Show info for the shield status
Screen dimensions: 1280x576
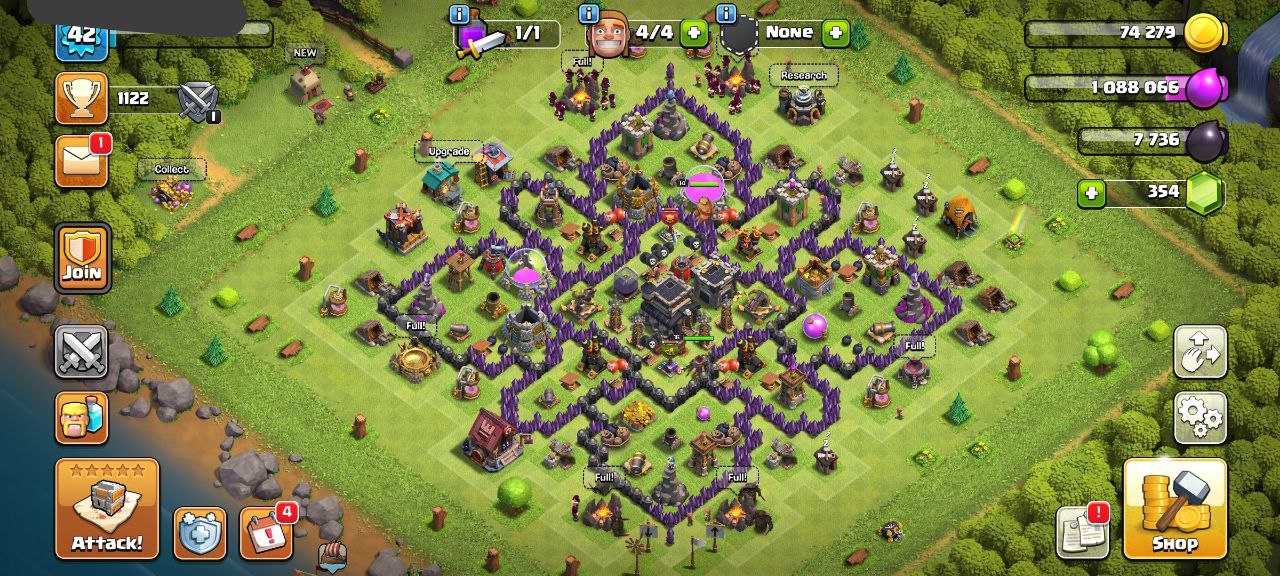tap(726, 14)
